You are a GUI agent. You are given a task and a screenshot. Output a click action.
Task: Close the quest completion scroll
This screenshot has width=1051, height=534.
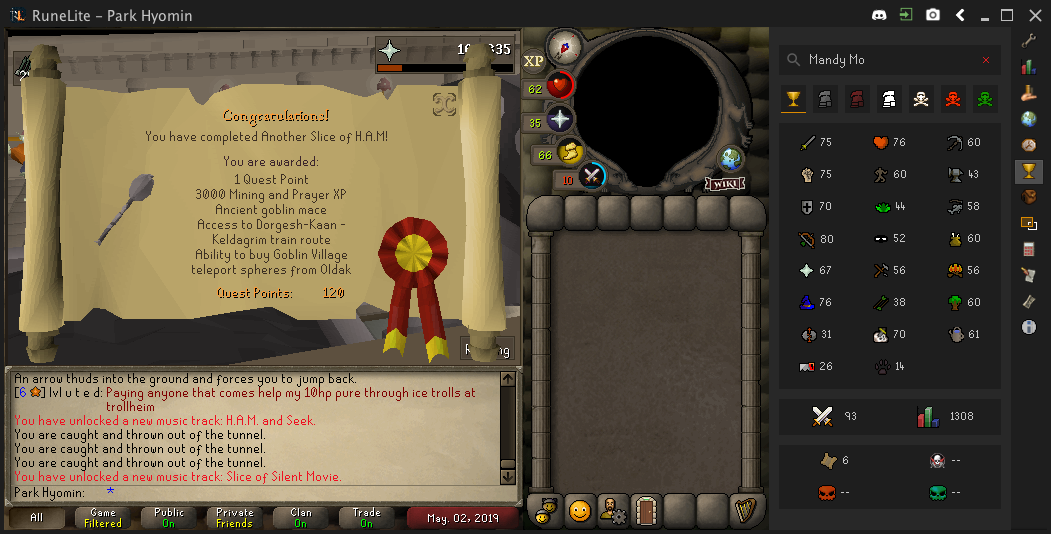click(445, 104)
